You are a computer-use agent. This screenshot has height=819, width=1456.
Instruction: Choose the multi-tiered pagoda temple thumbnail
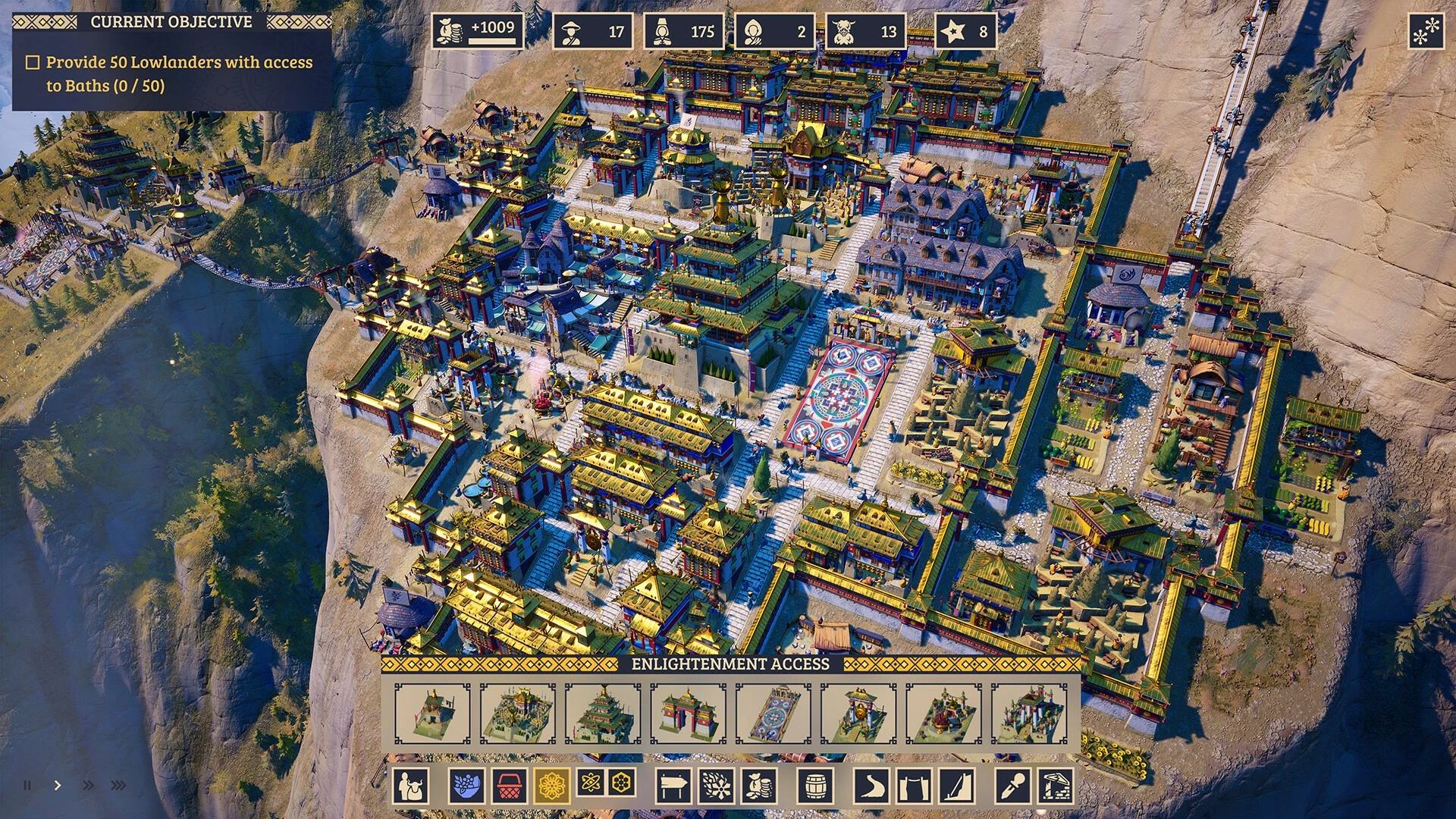pos(603,713)
